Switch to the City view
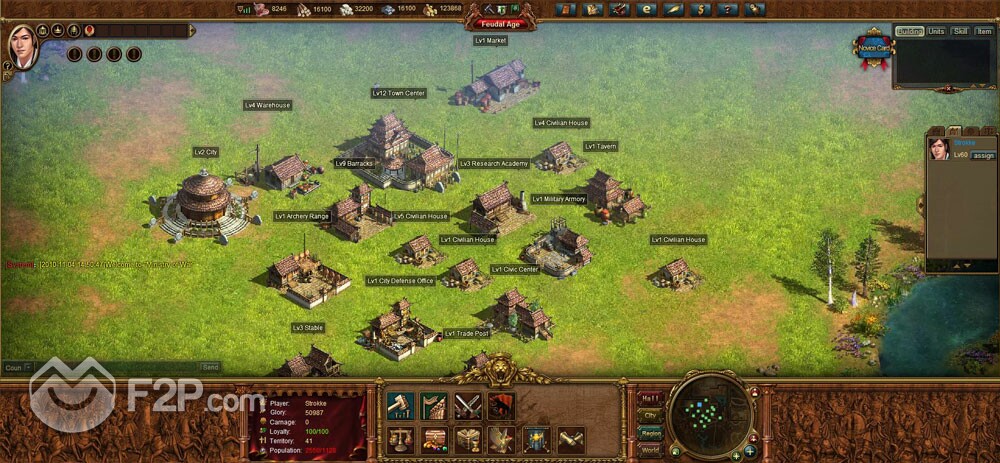The image size is (1000, 463). click(650, 415)
